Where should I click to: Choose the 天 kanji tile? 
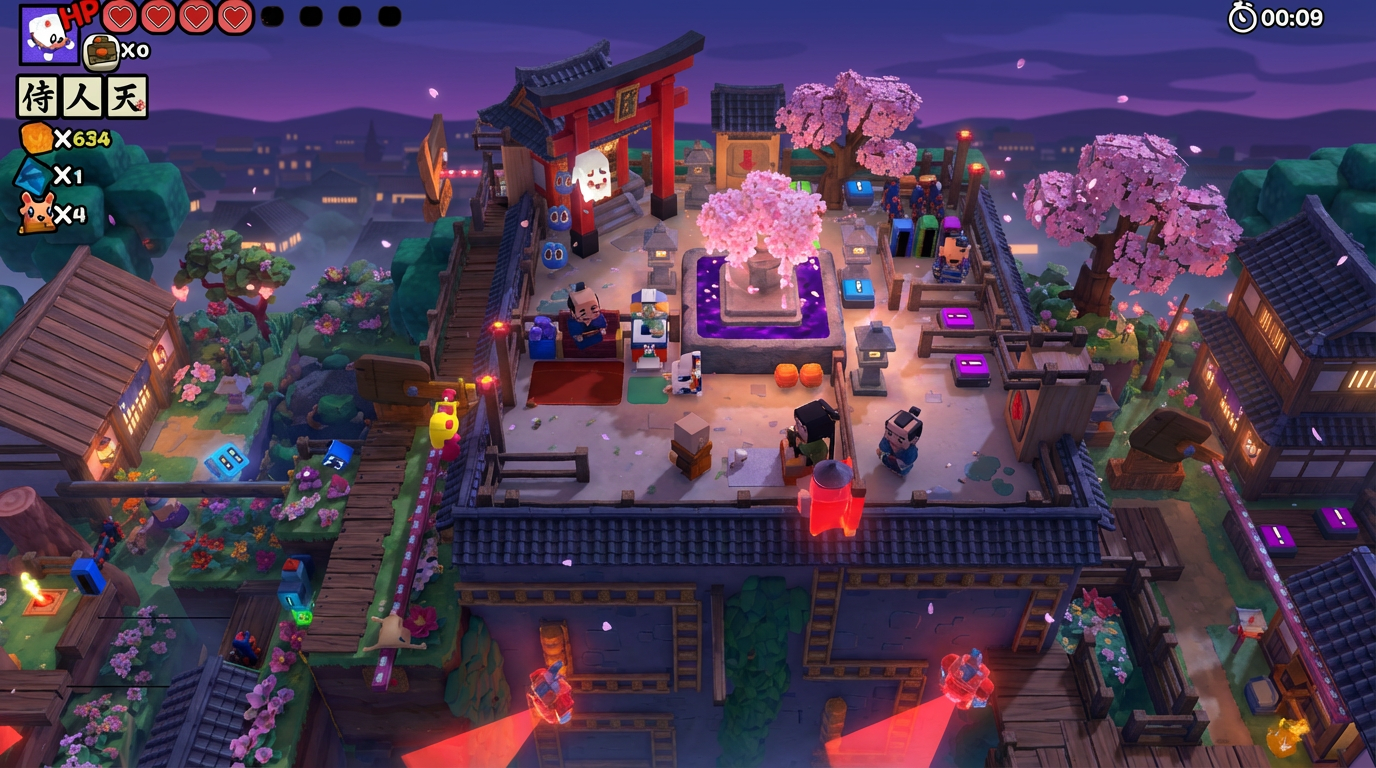[x=126, y=97]
